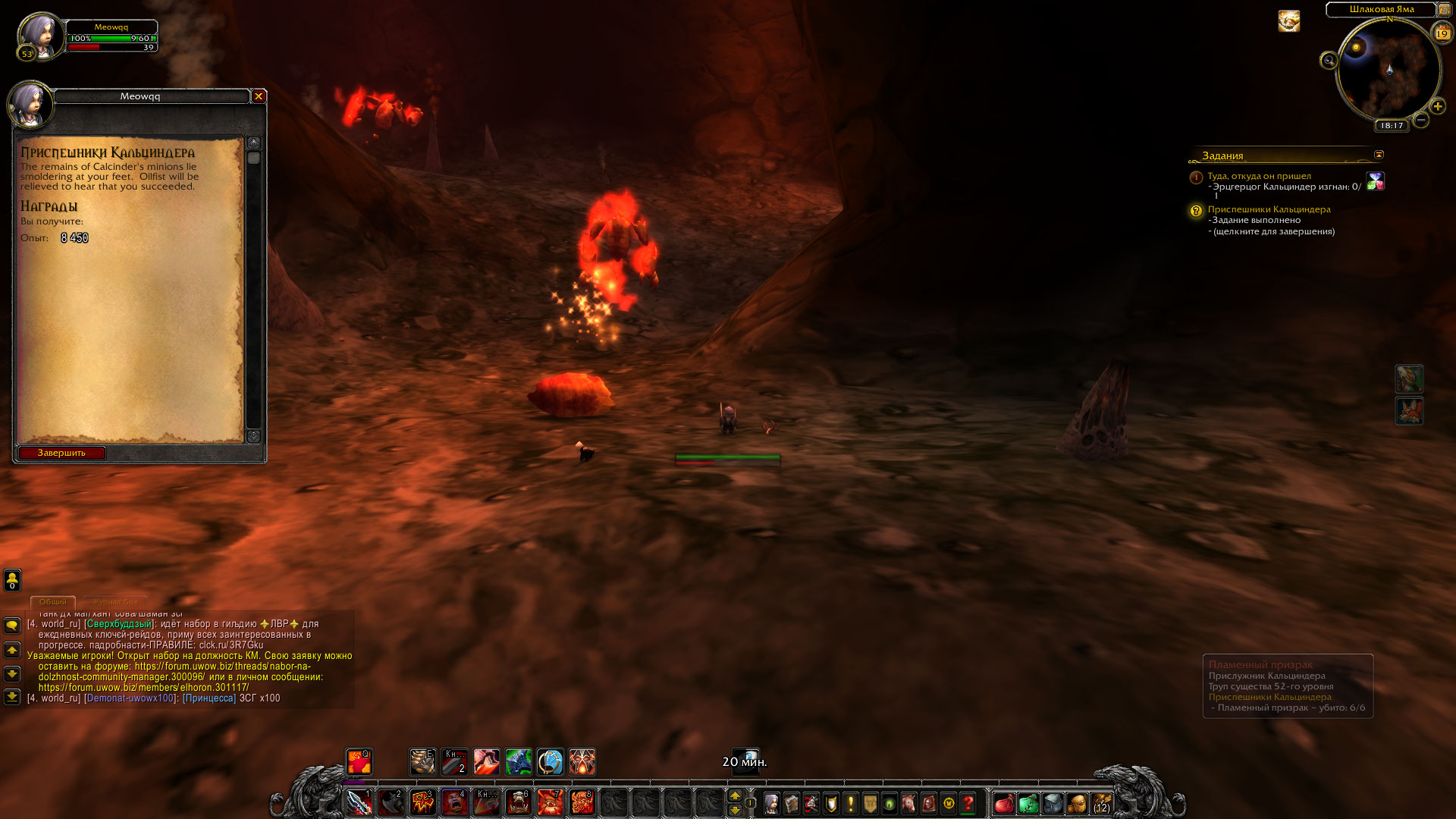Open the yellow exclamation quest log button

click(x=850, y=803)
